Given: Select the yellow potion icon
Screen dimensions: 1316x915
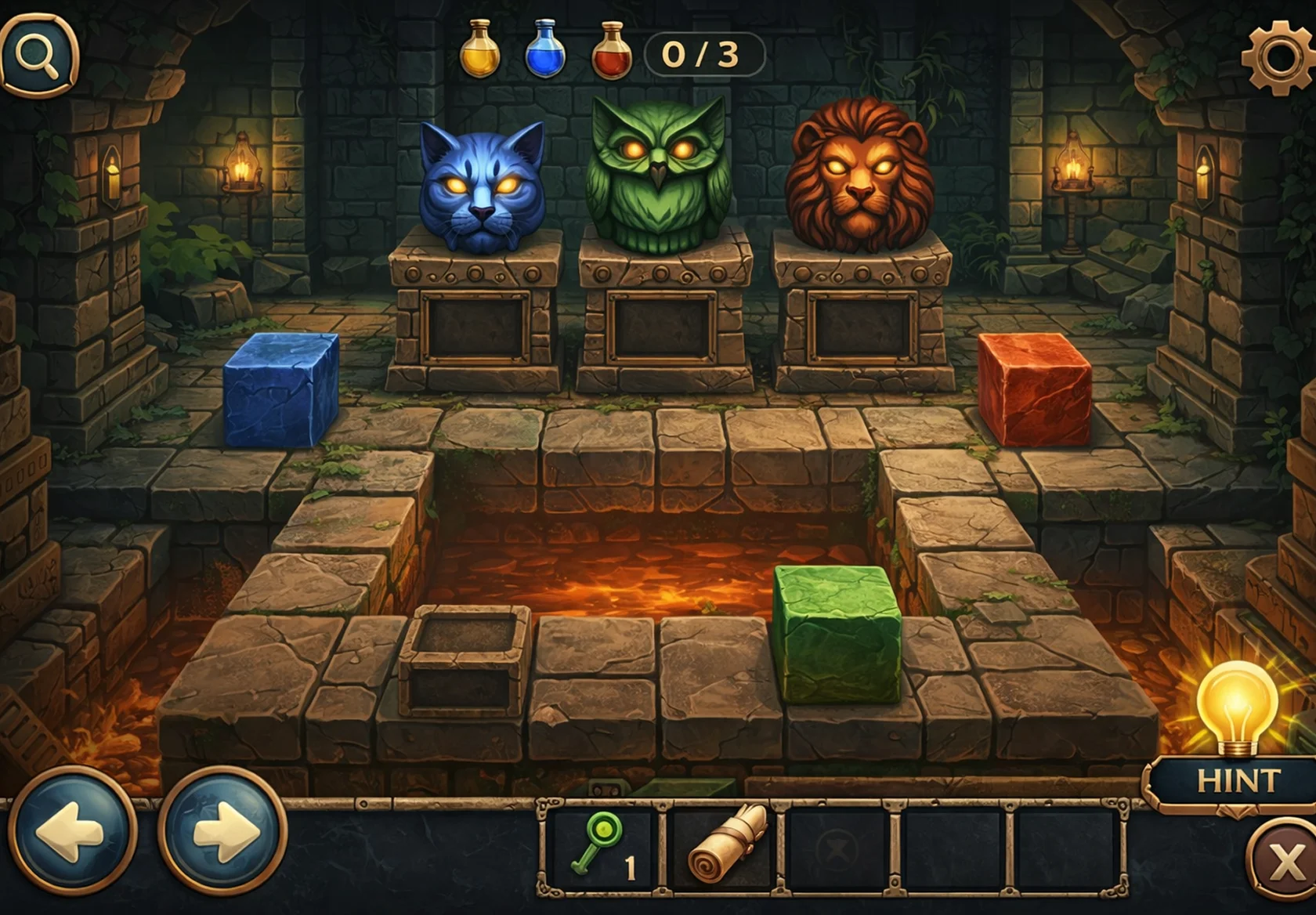Looking at the screenshot, I should coord(481,49).
